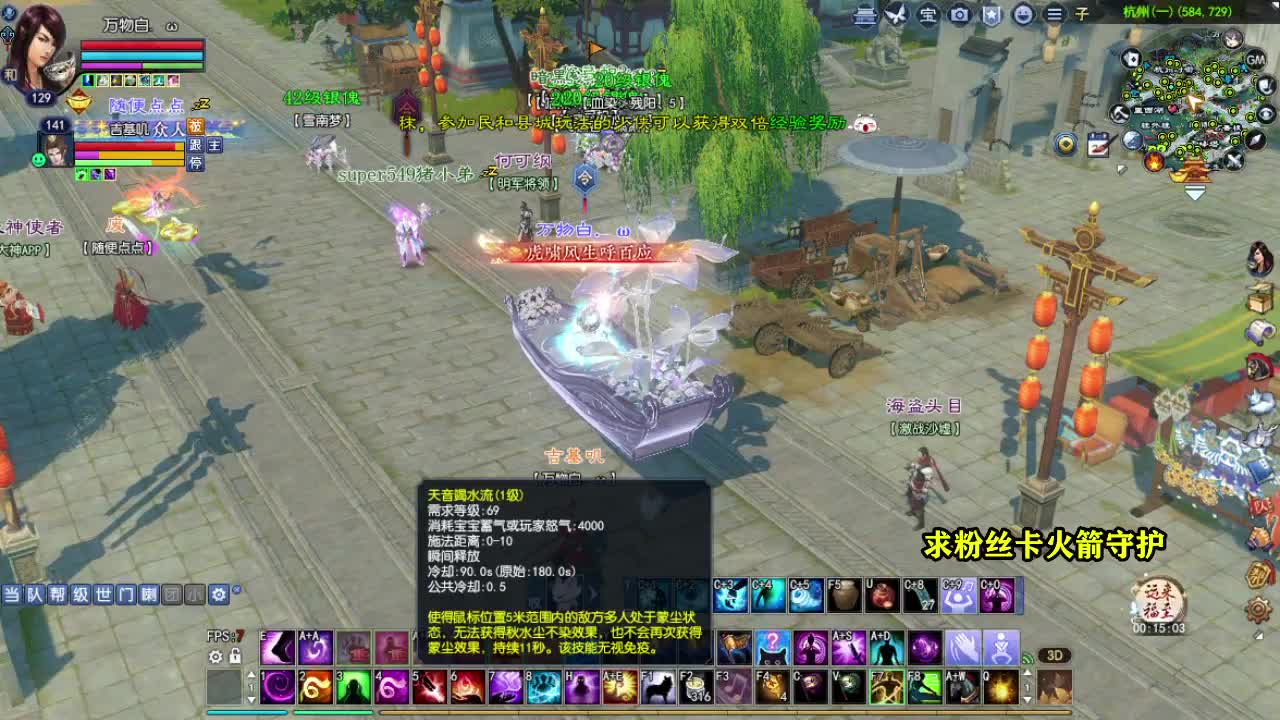
Task: Open the 宝 treasure icon at top right
Action: [930, 14]
